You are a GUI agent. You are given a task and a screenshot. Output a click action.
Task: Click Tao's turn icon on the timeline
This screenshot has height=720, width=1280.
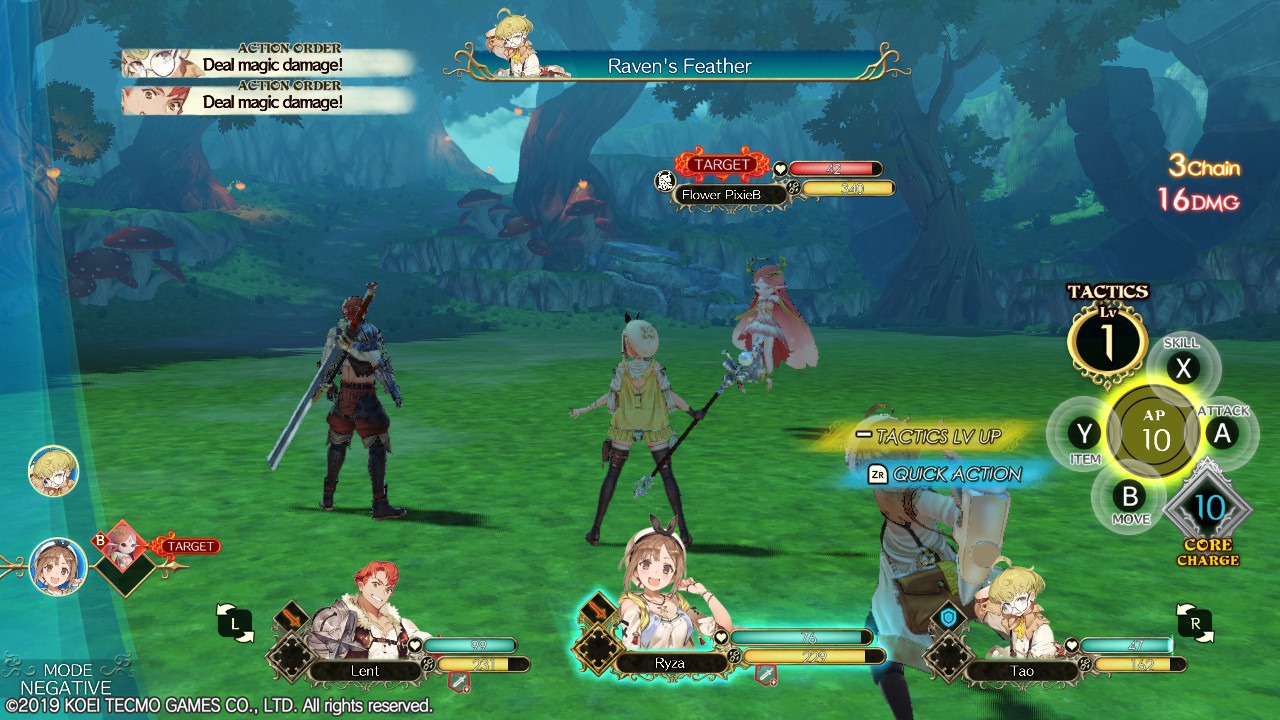pos(53,471)
